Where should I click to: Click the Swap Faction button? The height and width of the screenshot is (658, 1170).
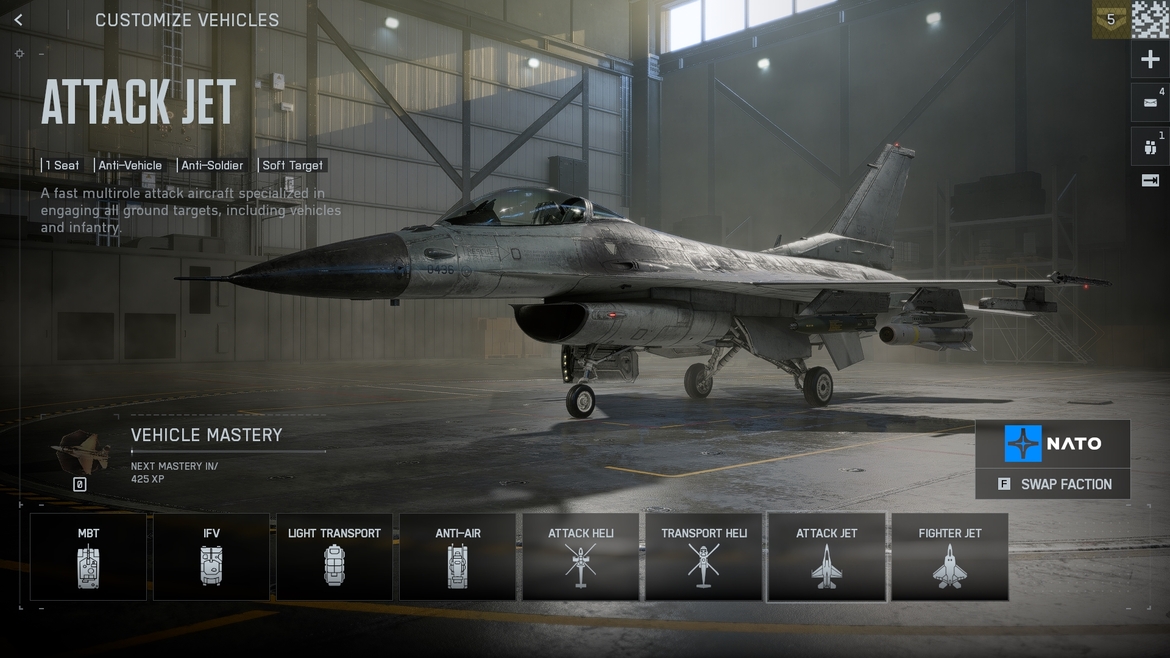tap(1053, 484)
